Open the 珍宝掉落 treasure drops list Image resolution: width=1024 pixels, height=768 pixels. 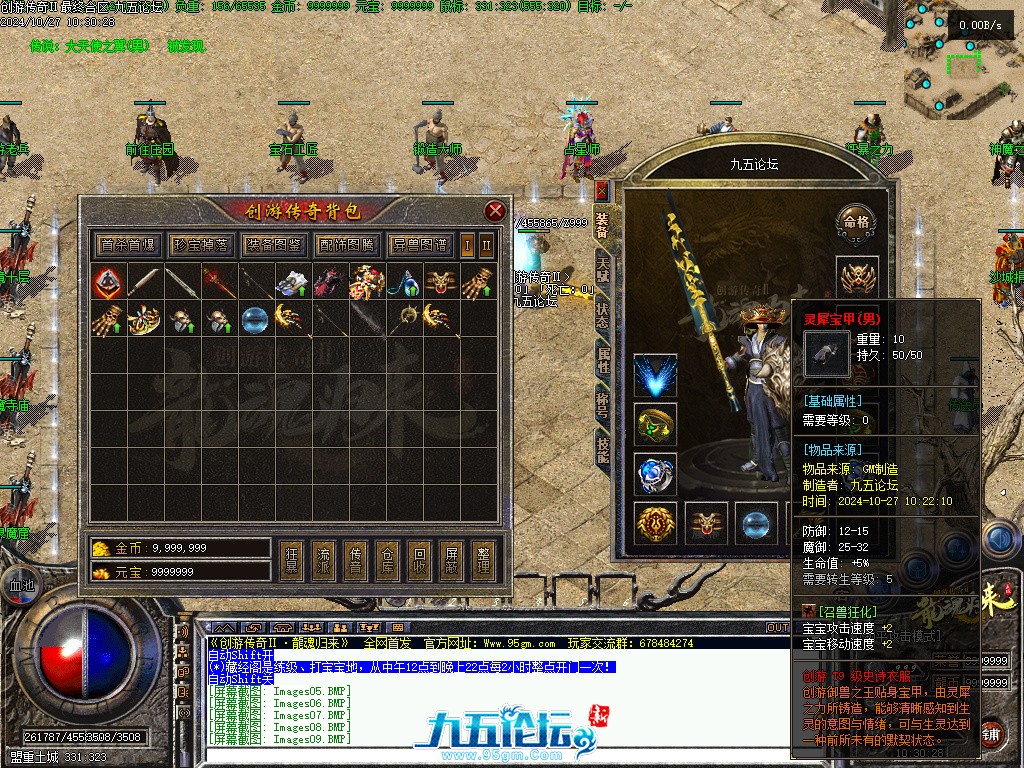199,245
